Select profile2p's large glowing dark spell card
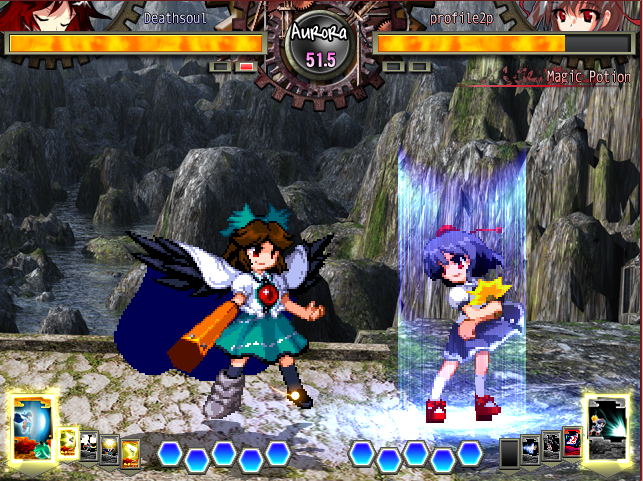Image resolution: width=643 pixels, height=481 pixels. [609, 426]
